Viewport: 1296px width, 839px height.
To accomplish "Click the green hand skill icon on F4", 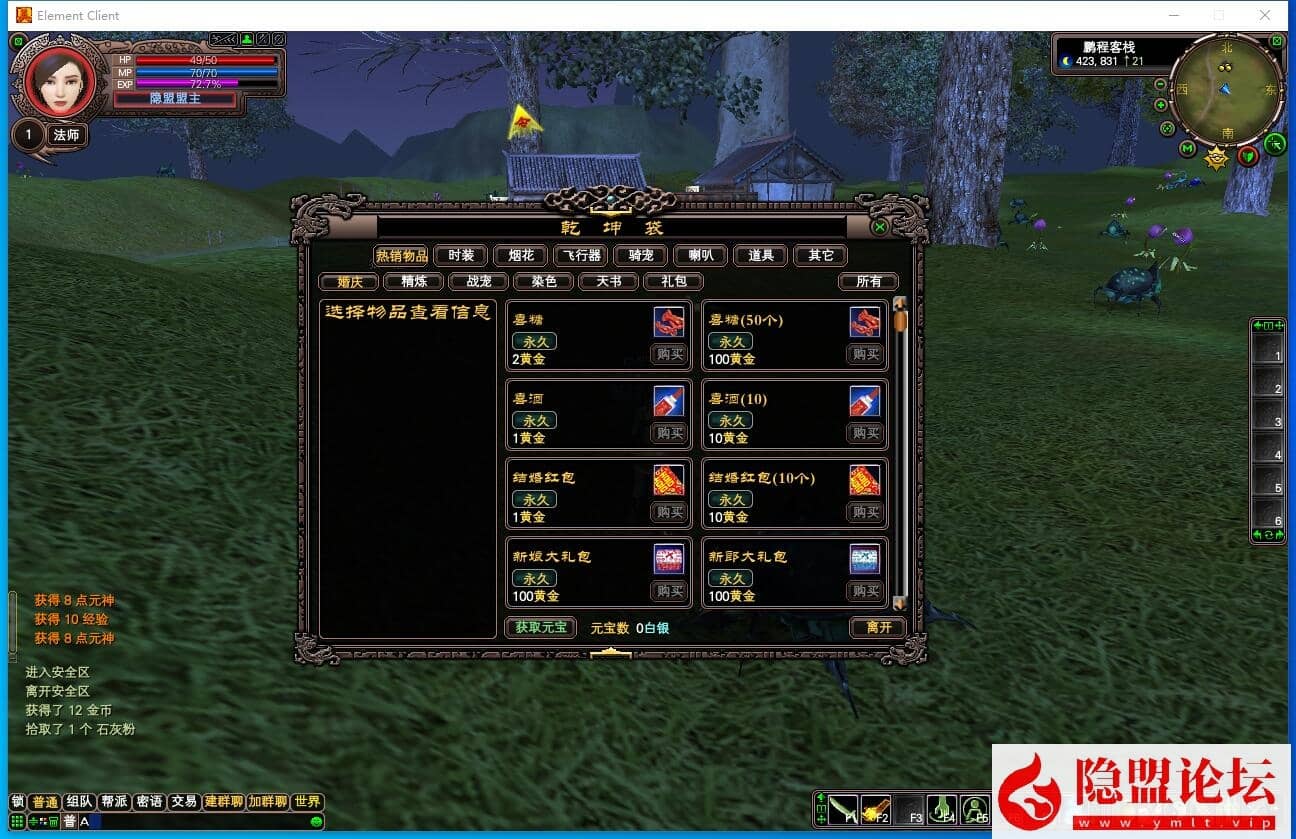I will pyautogui.click(x=941, y=809).
